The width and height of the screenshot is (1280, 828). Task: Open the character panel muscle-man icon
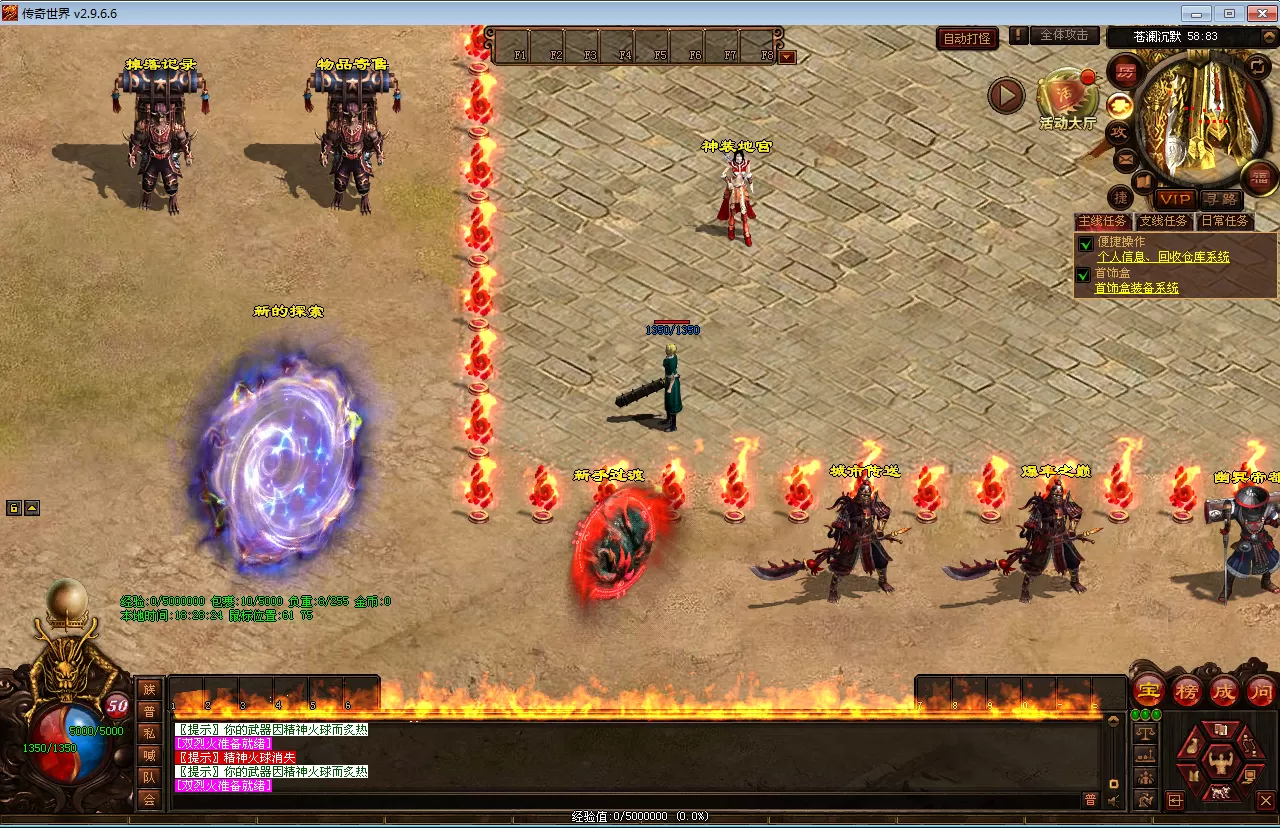(x=1220, y=763)
